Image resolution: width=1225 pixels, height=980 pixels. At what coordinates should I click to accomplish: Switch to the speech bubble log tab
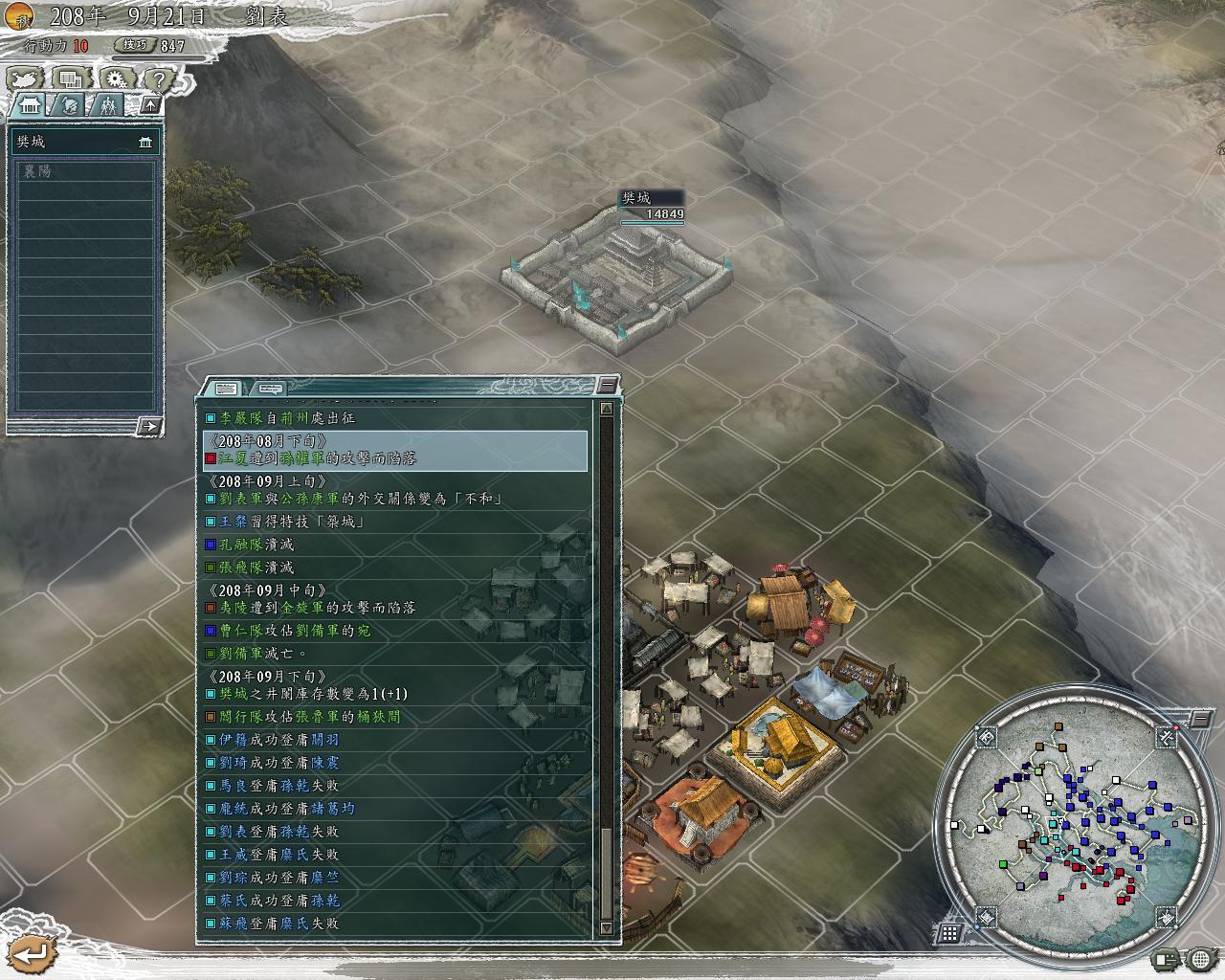[271, 389]
